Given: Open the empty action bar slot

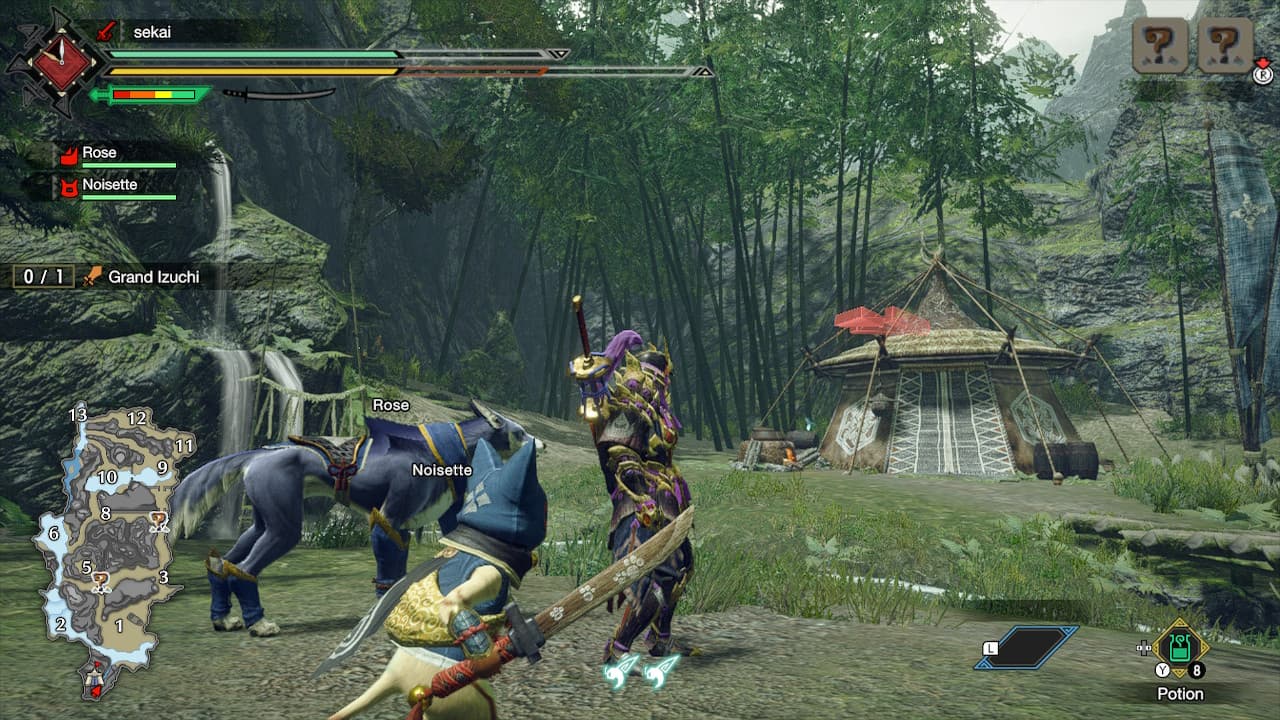Looking at the screenshot, I should coord(1027,647).
